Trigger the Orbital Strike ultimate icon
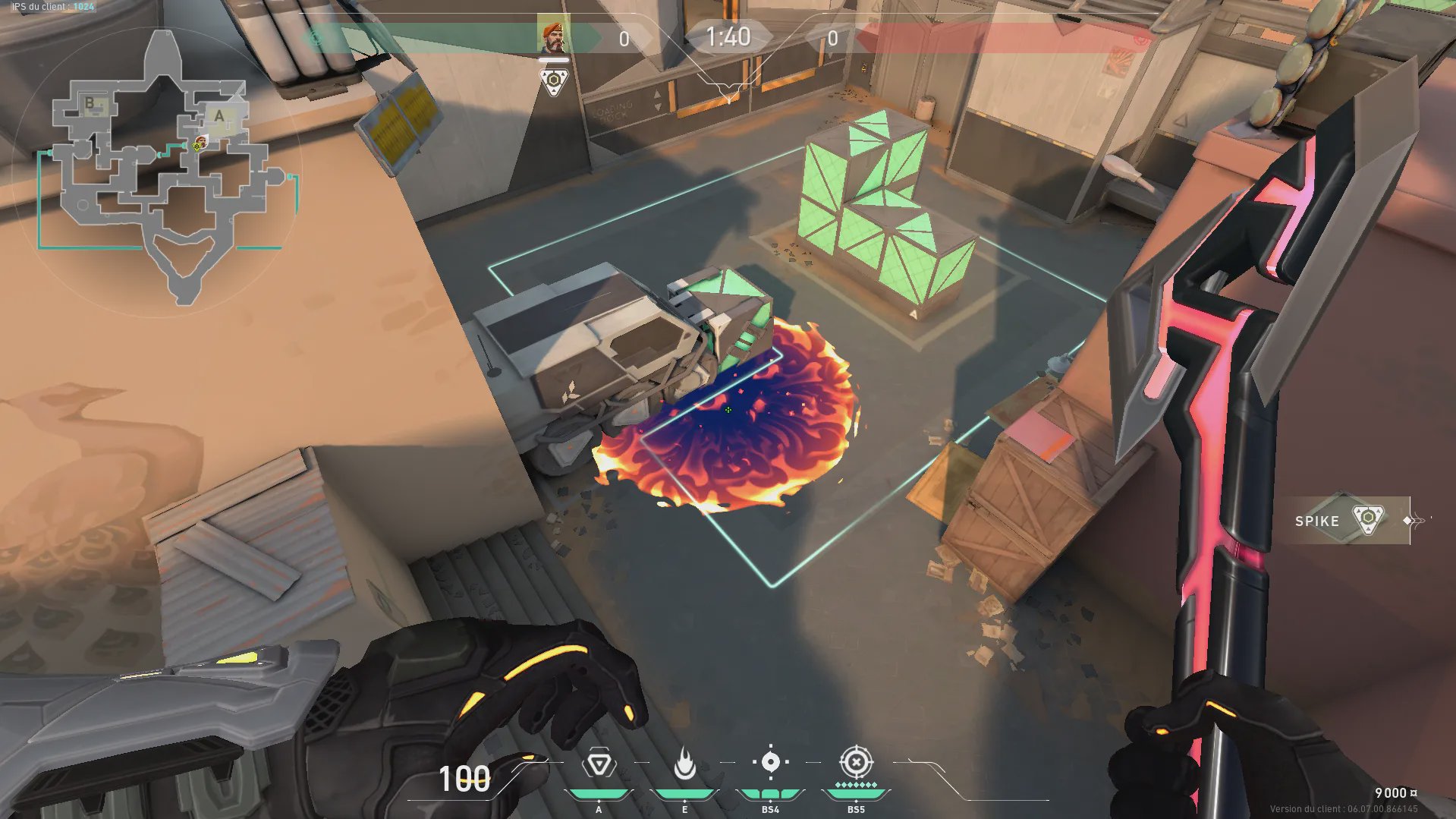This screenshot has width=1456, height=819. tap(856, 762)
